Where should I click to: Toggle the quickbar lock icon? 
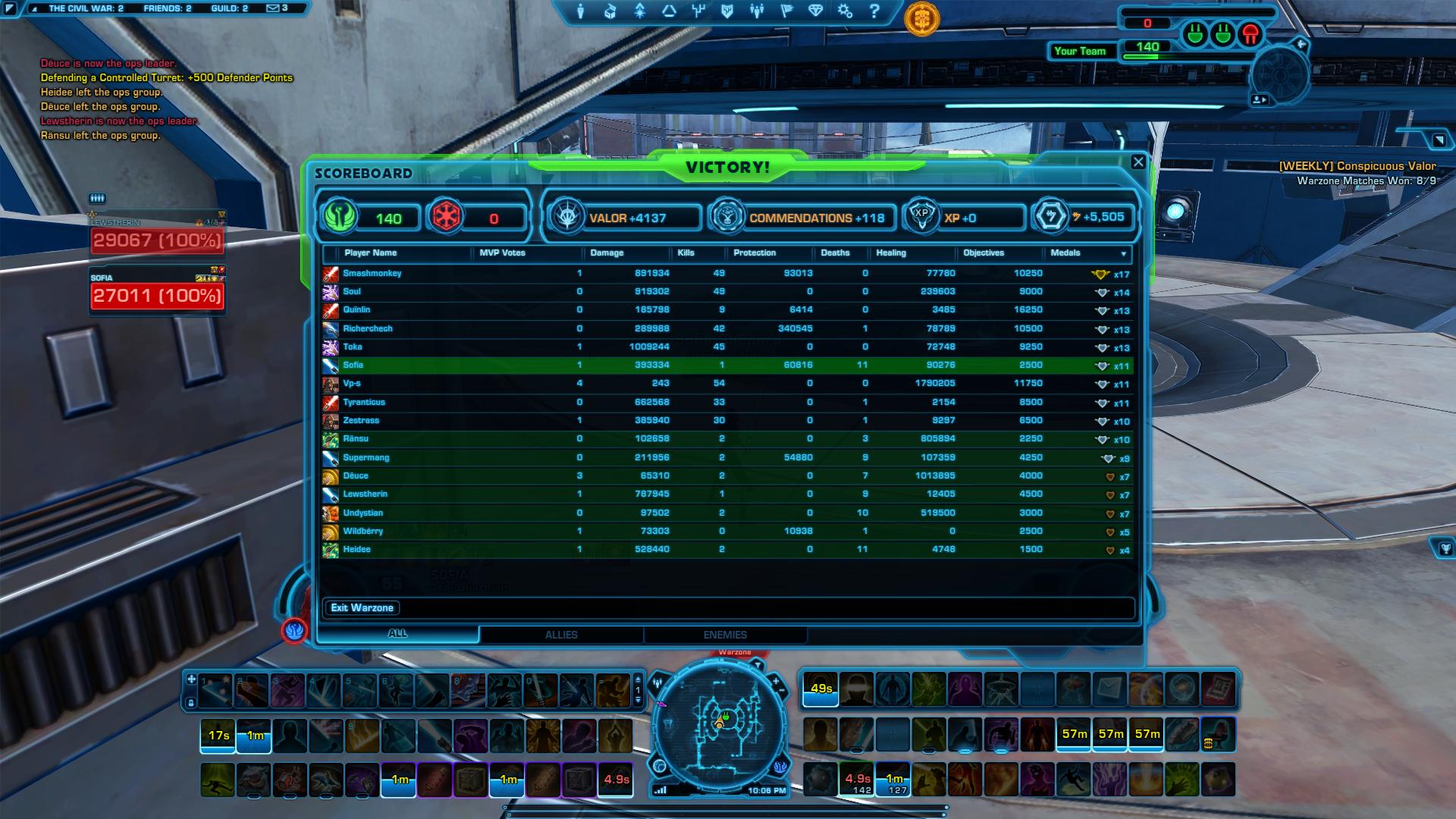point(192,703)
